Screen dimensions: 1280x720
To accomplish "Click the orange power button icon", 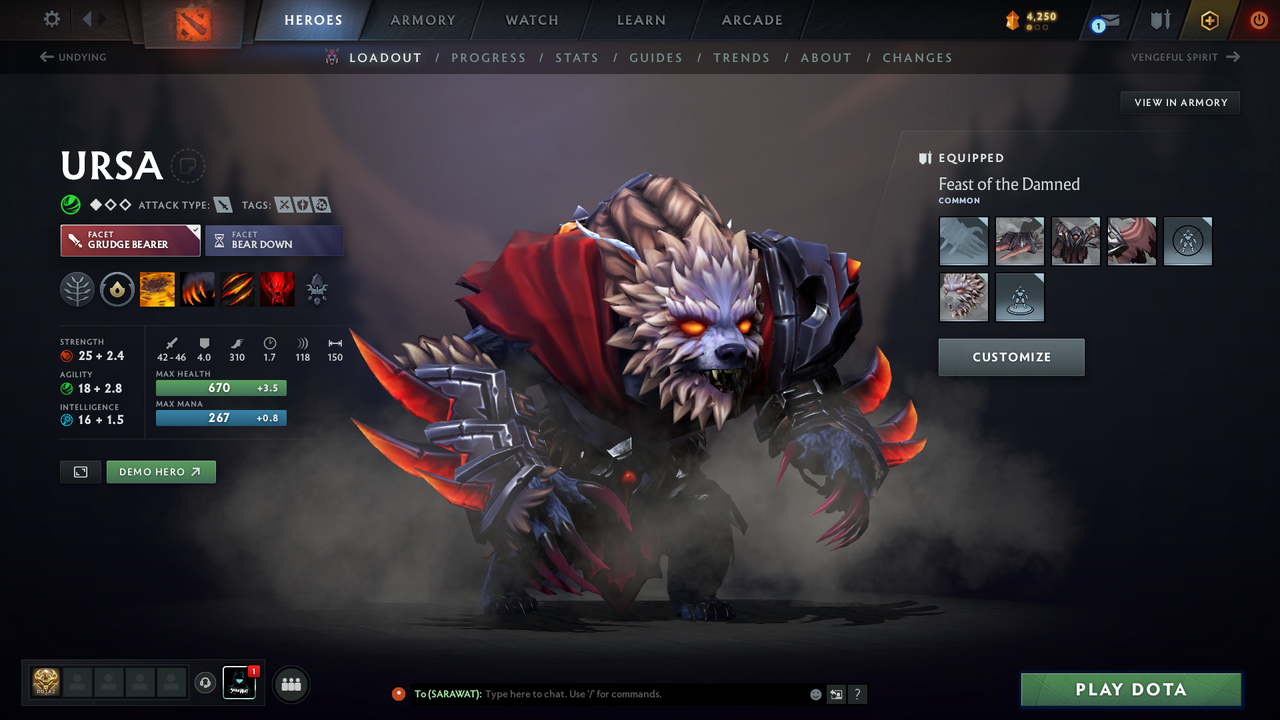I will 1258,19.
